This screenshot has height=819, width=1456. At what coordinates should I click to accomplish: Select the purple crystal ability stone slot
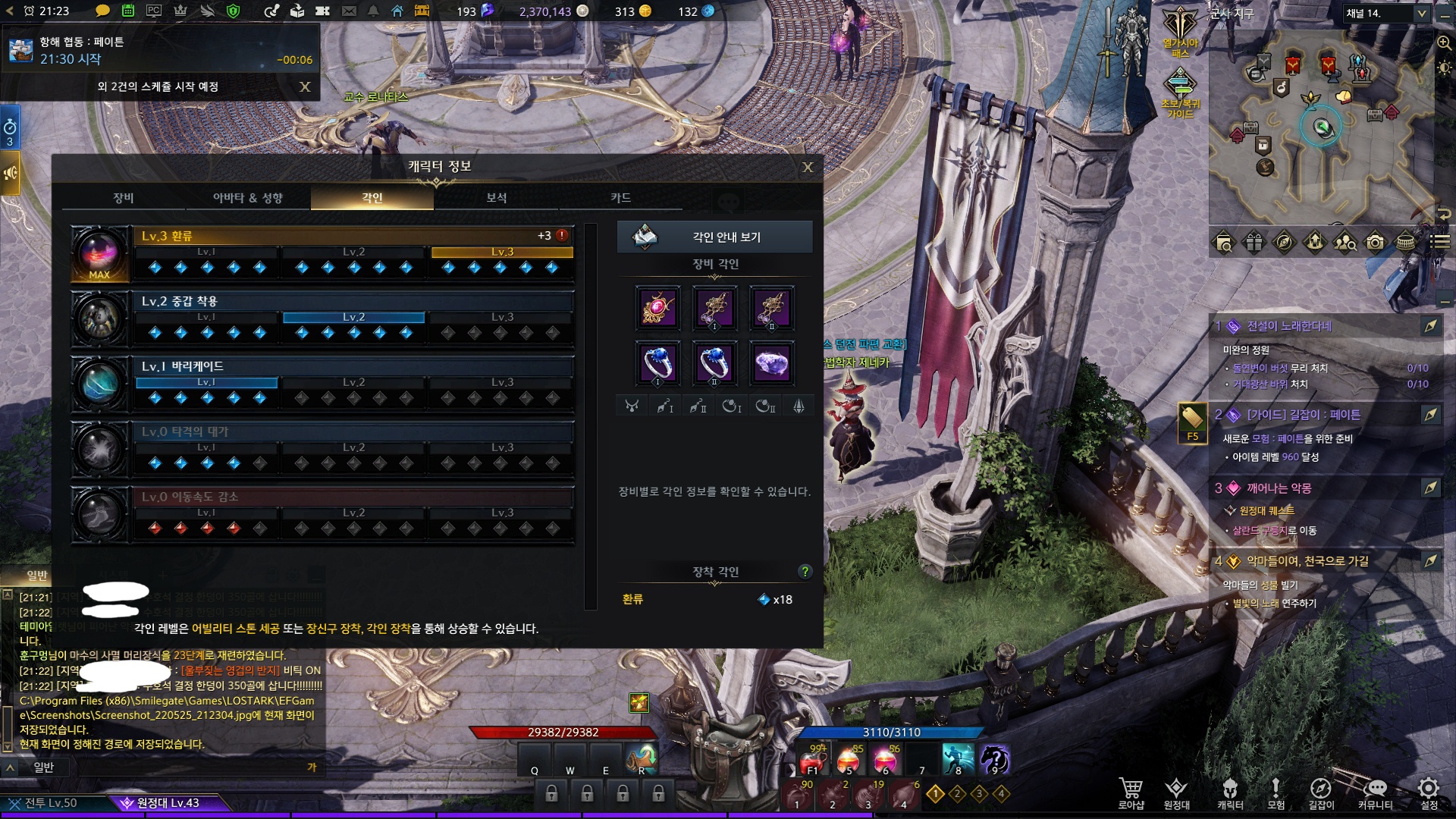[x=771, y=363]
